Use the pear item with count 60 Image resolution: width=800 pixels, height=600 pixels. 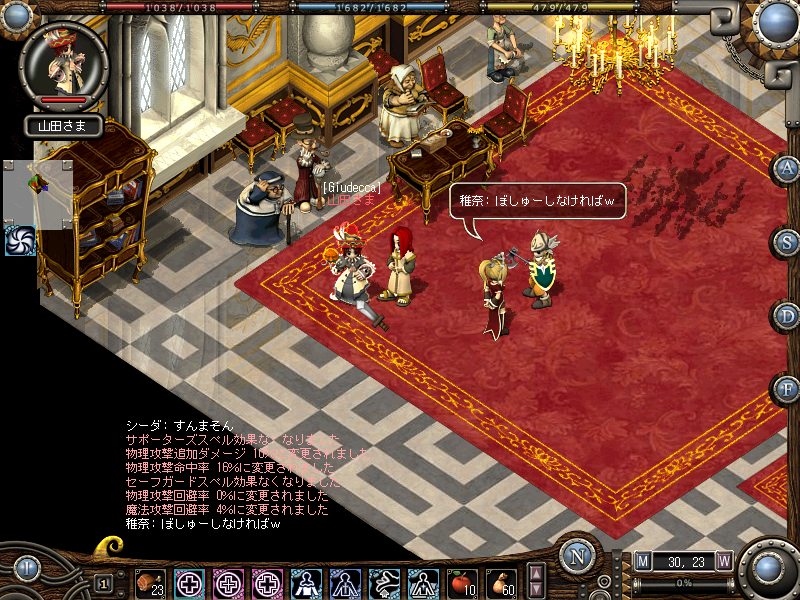[x=500, y=583]
